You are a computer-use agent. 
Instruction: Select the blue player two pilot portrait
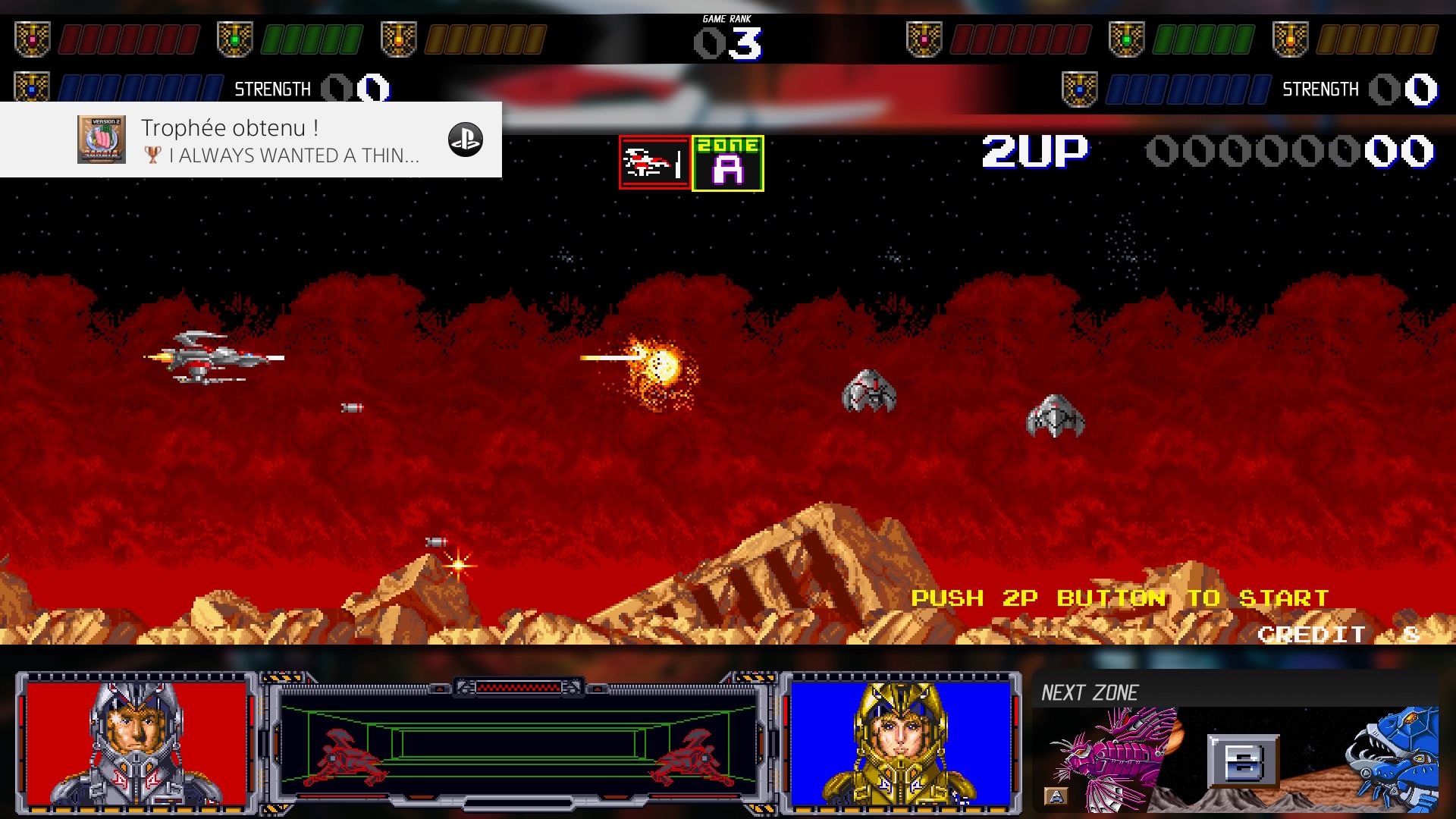pyautogui.click(x=901, y=743)
